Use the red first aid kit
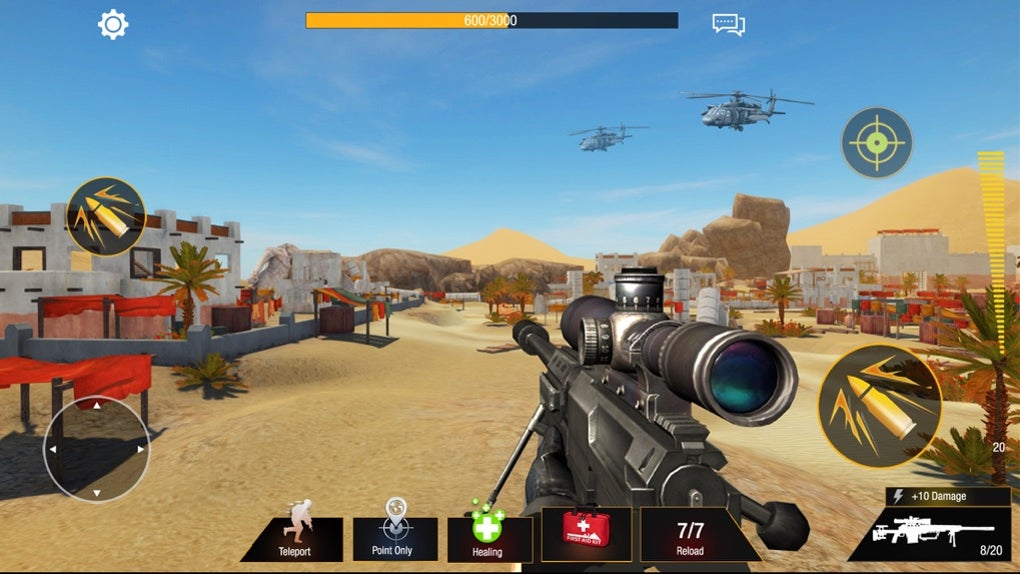This screenshot has width=1020, height=574. (585, 532)
